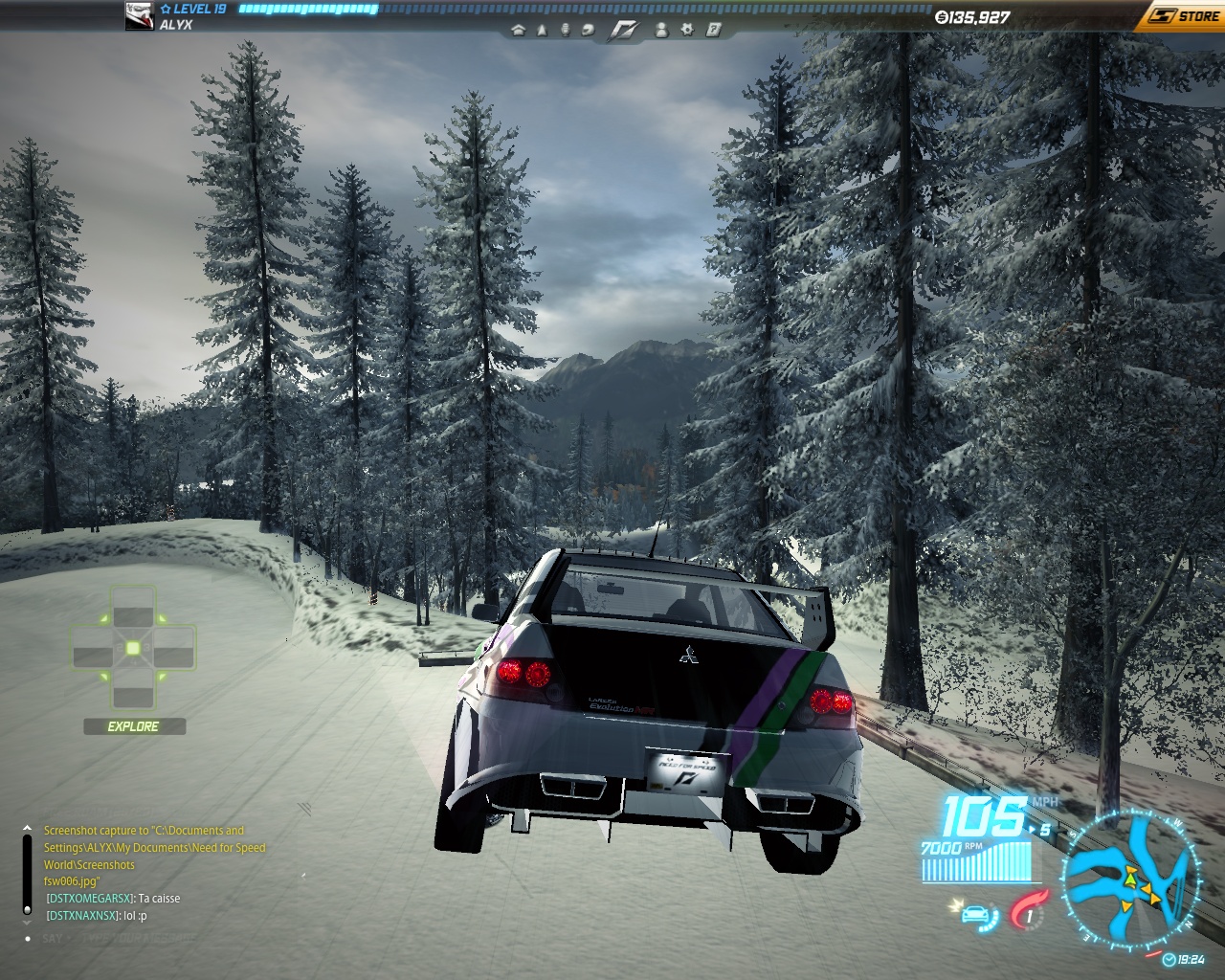This screenshot has width=1225, height=980.
Task: Open the STORE tab
Action: [x=1185, y=16]
